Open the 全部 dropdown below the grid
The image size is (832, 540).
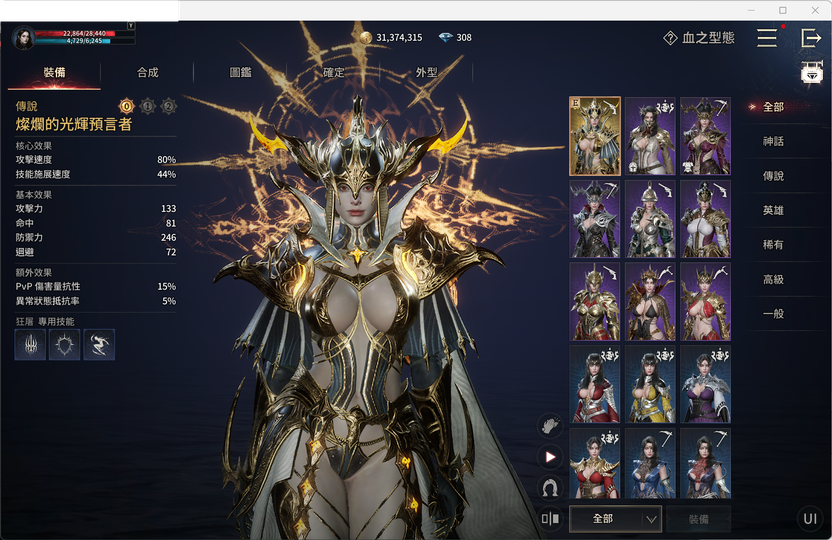615,519
